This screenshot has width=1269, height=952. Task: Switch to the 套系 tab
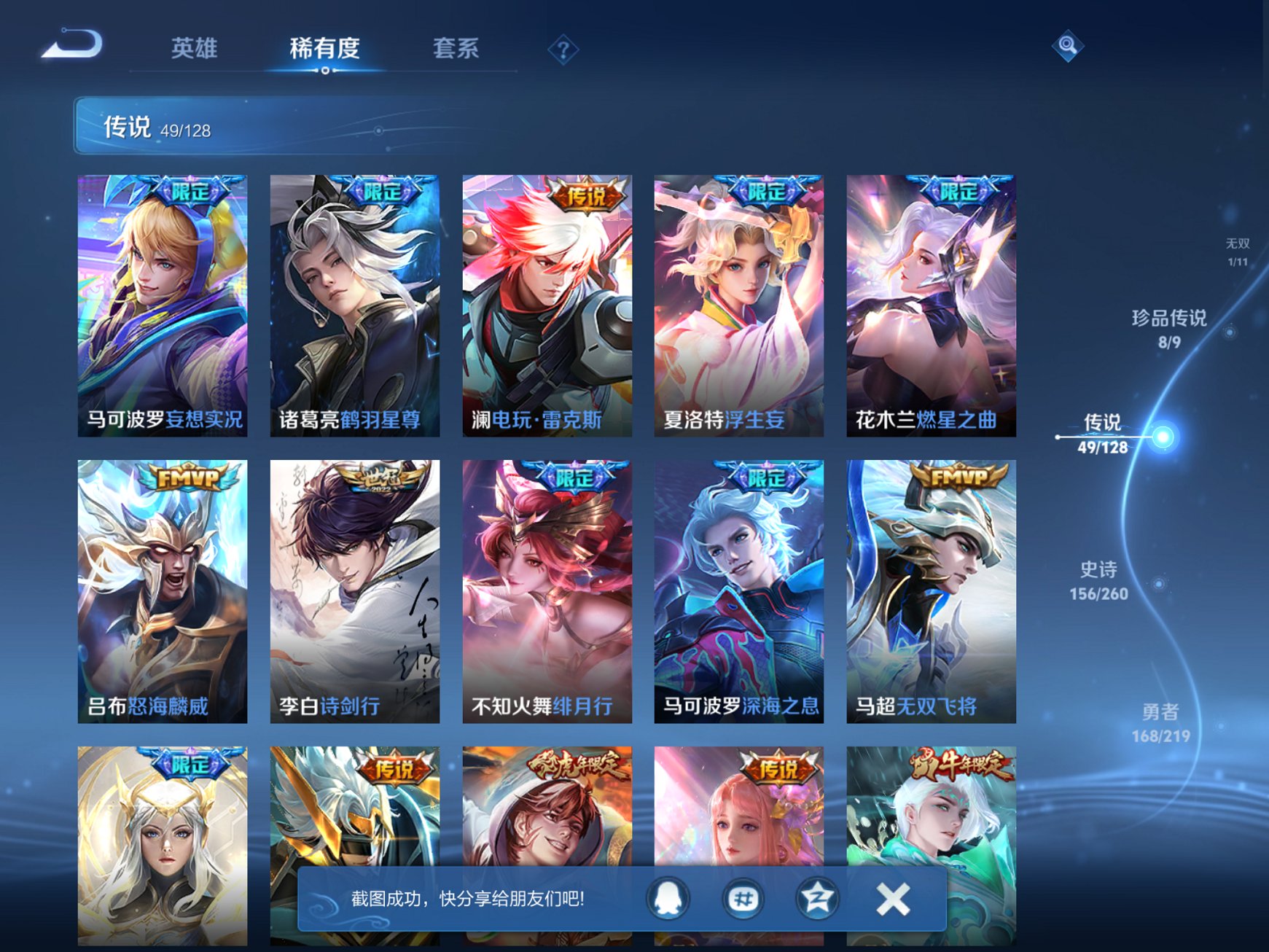pyautogui.click(x=455, y=47)
